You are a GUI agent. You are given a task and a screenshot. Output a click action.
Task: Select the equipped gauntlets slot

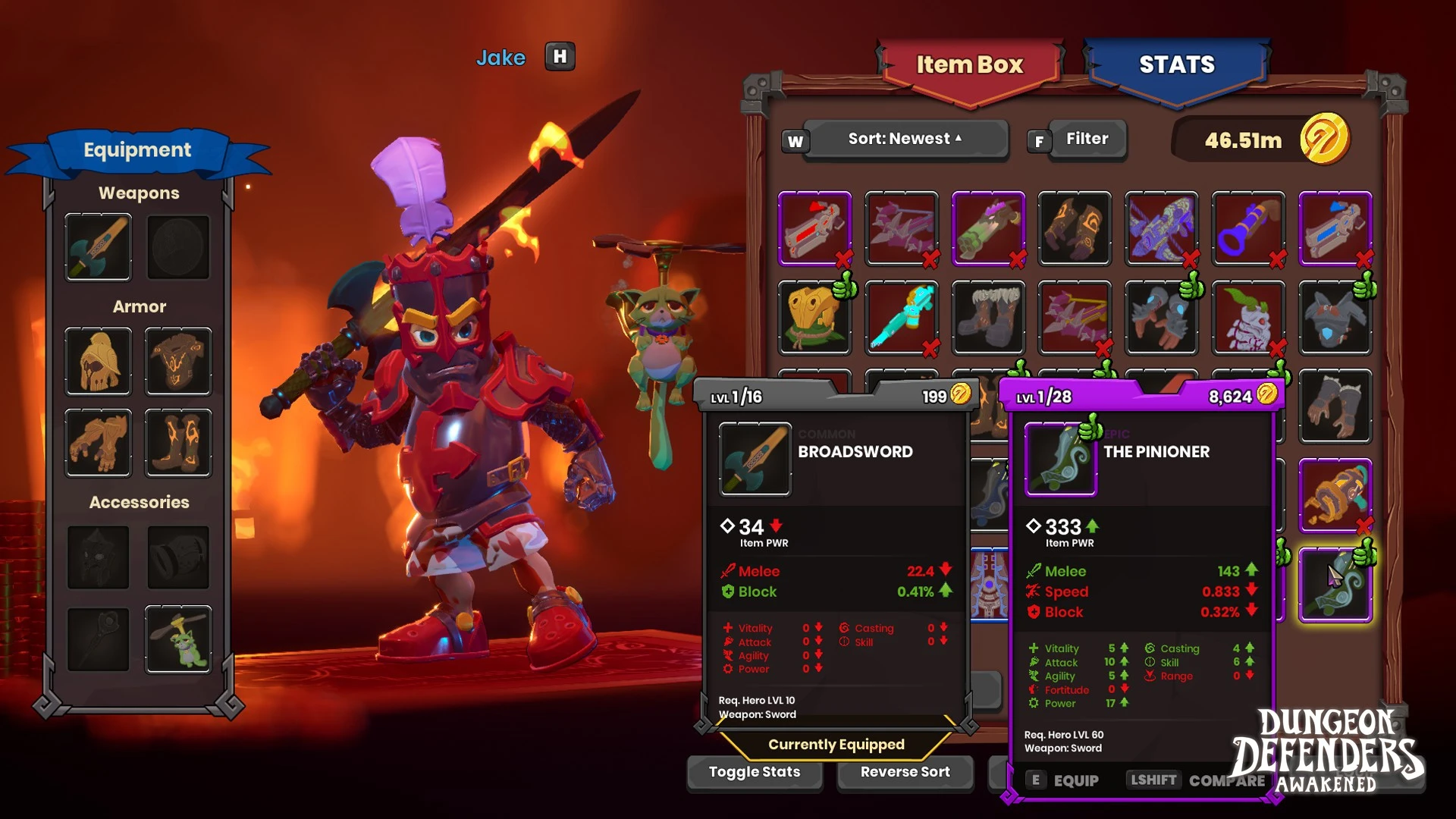(98, 443)
